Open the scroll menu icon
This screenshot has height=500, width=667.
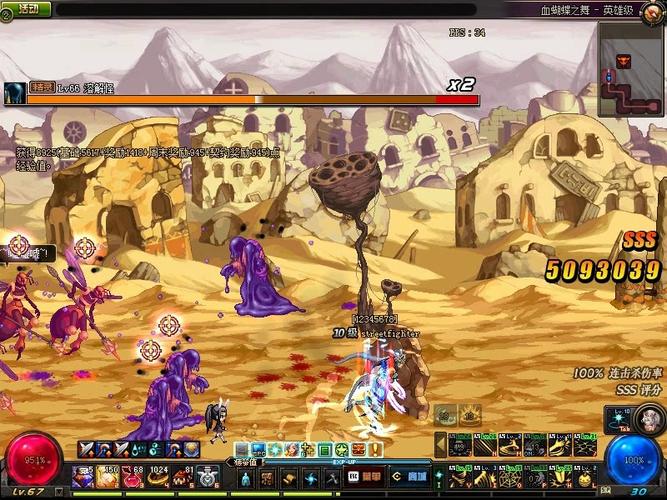(x=288, y=478)
